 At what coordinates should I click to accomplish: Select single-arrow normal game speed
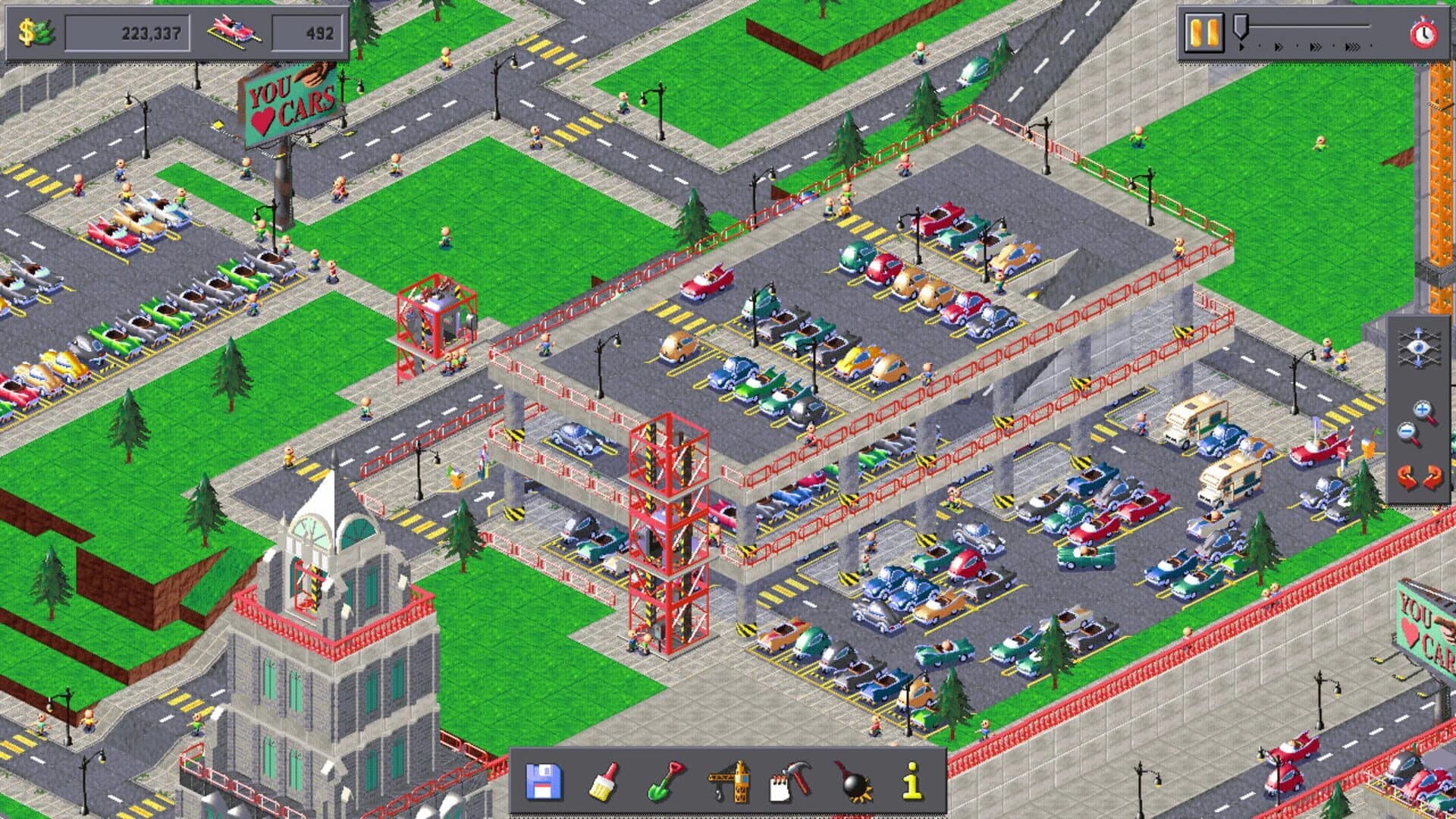pyautogui.click(x=1242, y=46)
